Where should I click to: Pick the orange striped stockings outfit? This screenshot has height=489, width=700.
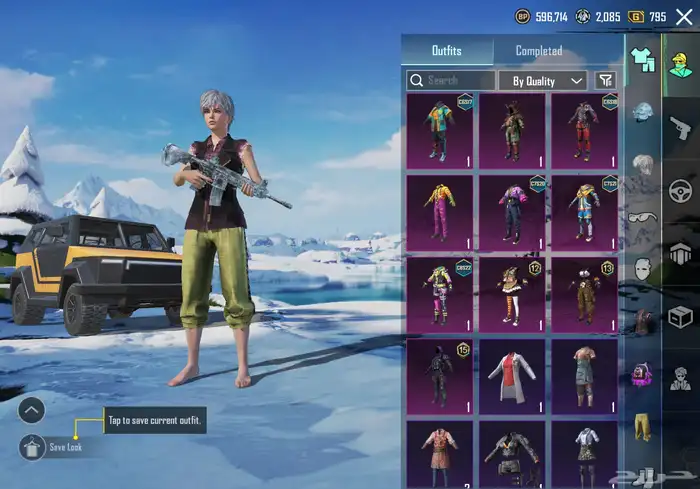pos(512,293)
